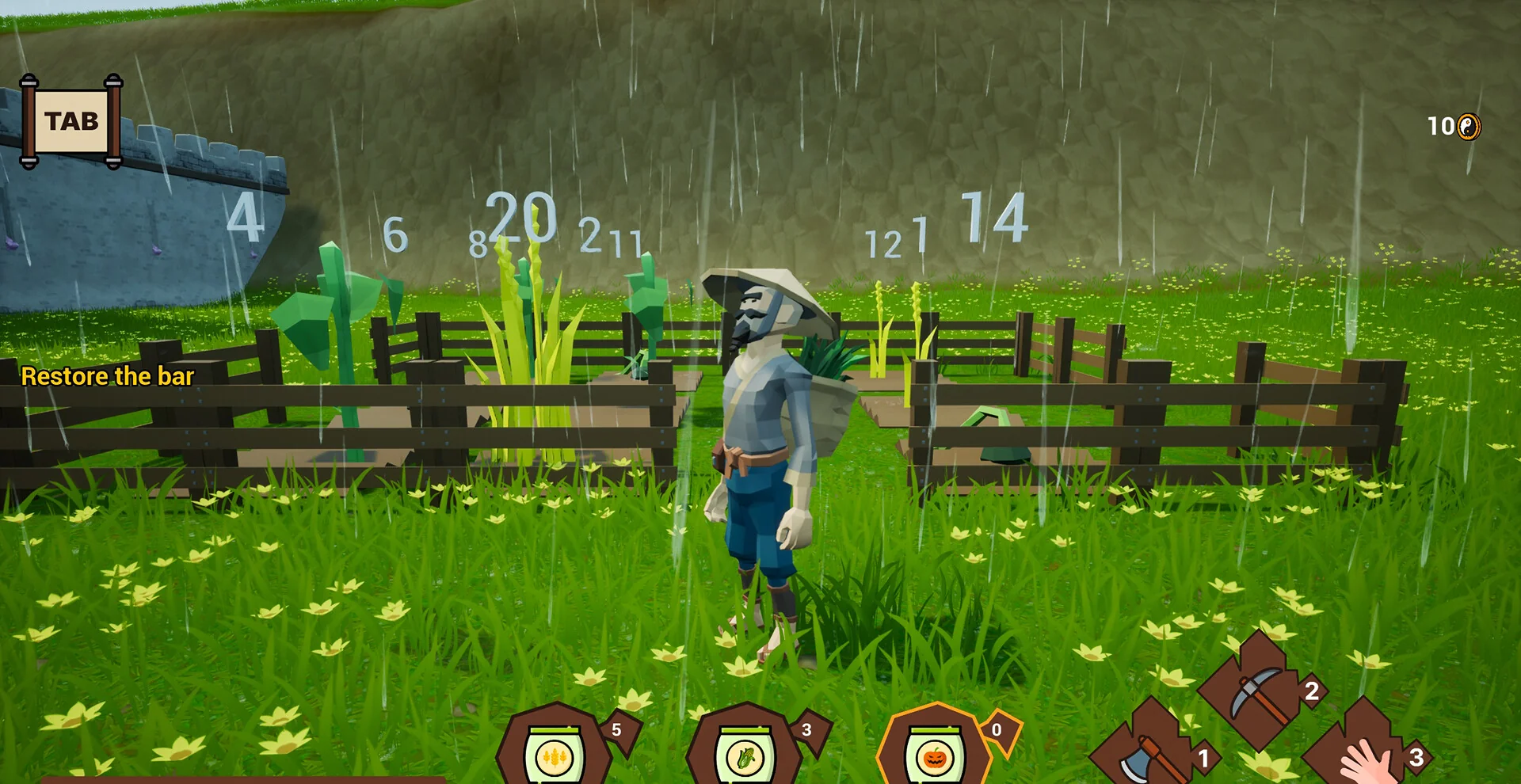Choose the corn seed bag slot
Image resolution: width=1521 pixels, height=784 pixels.
tap(744, 752)
